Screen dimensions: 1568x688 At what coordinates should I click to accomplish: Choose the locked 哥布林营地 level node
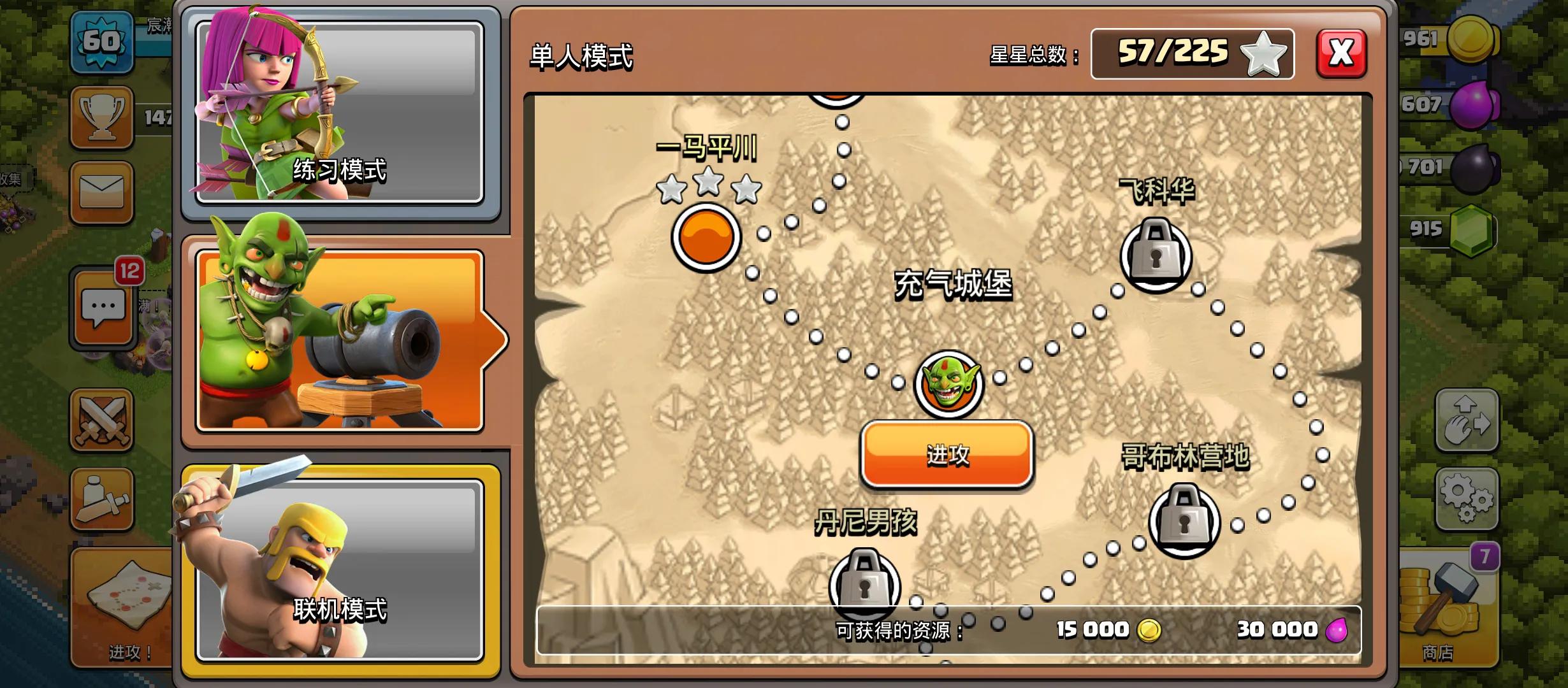pyautogui.click(x=1184, y=522)
